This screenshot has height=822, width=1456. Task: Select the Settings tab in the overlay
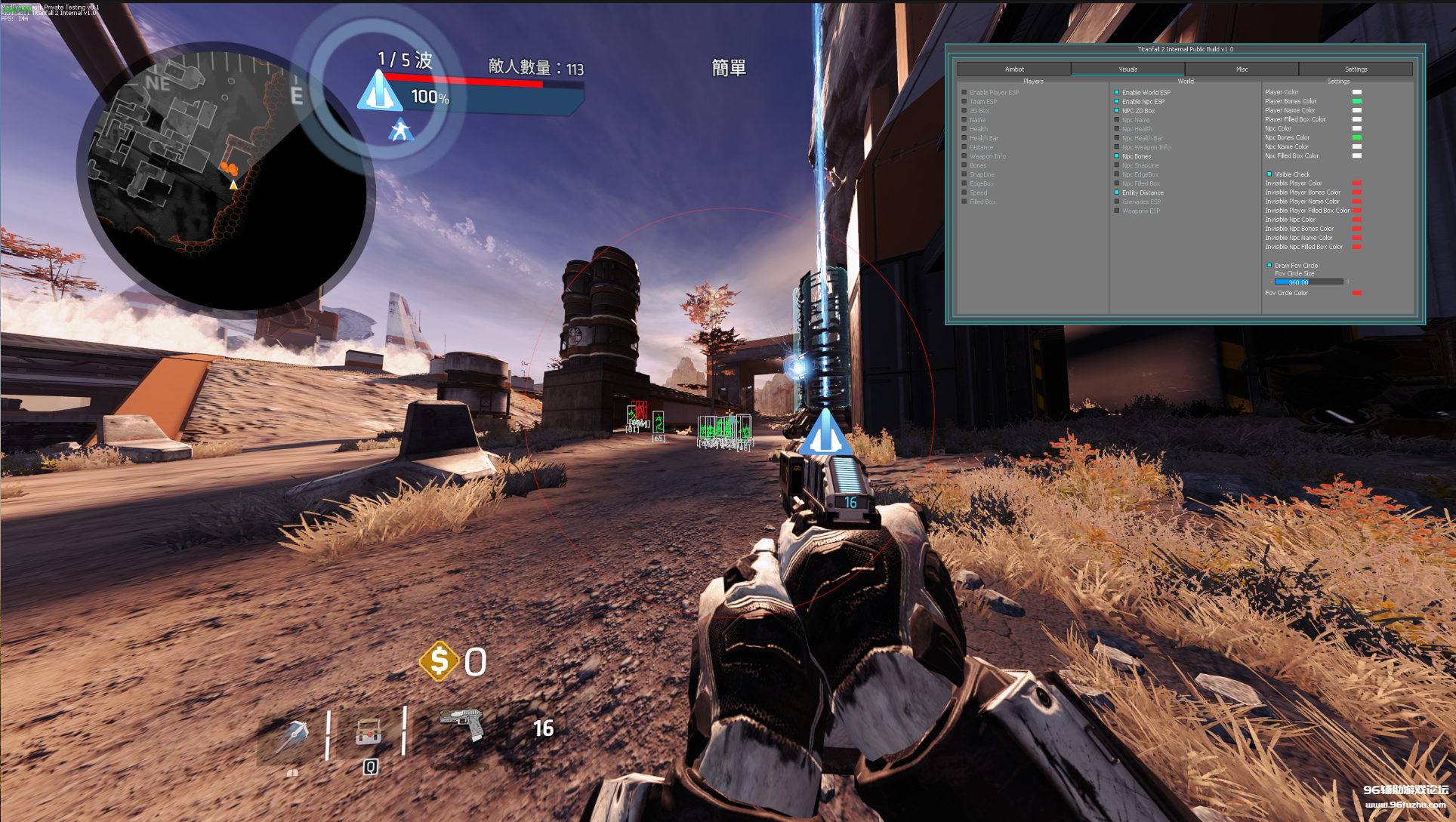pyautogui.click(x=1356, y=69)
